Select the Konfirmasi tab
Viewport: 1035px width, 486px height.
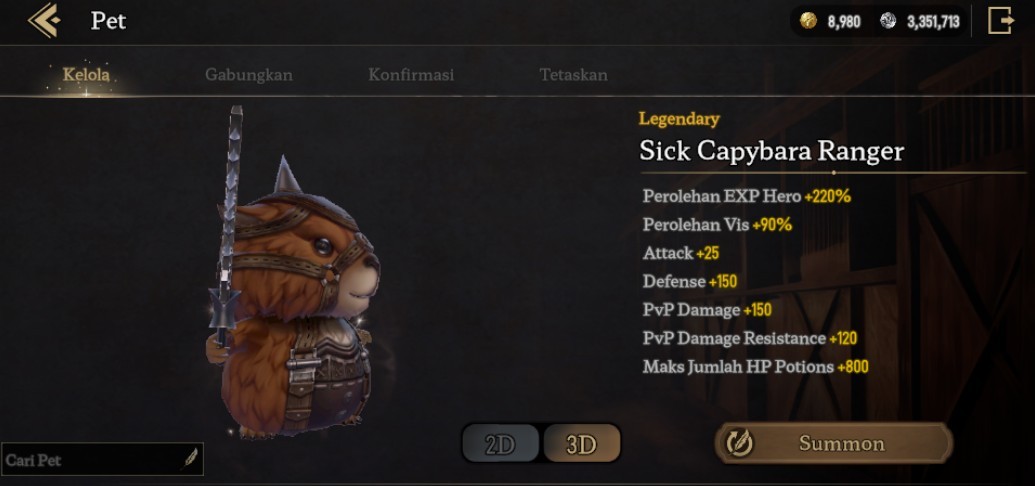point(411,75)
